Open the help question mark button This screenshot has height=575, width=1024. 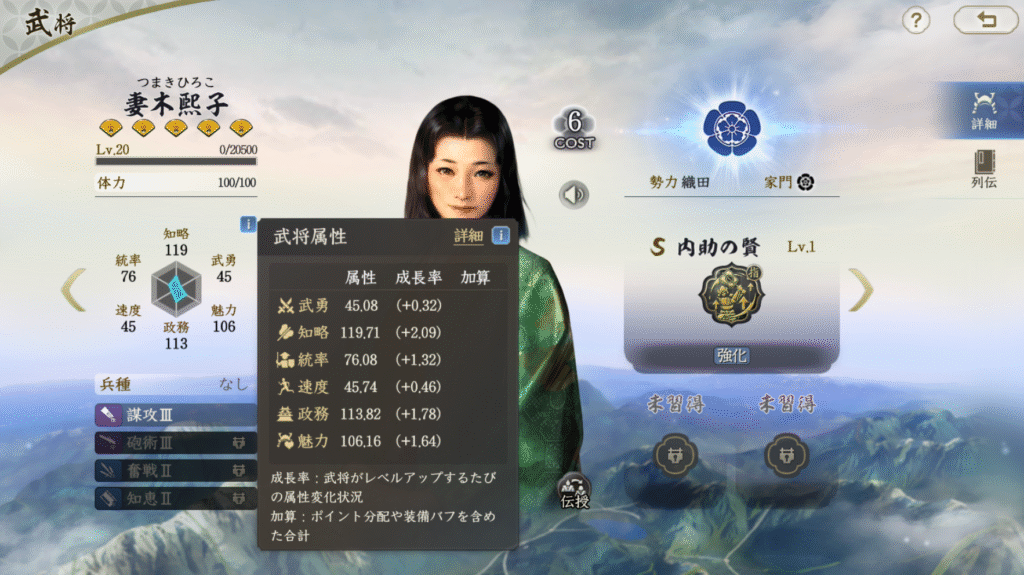pos(916,20)
